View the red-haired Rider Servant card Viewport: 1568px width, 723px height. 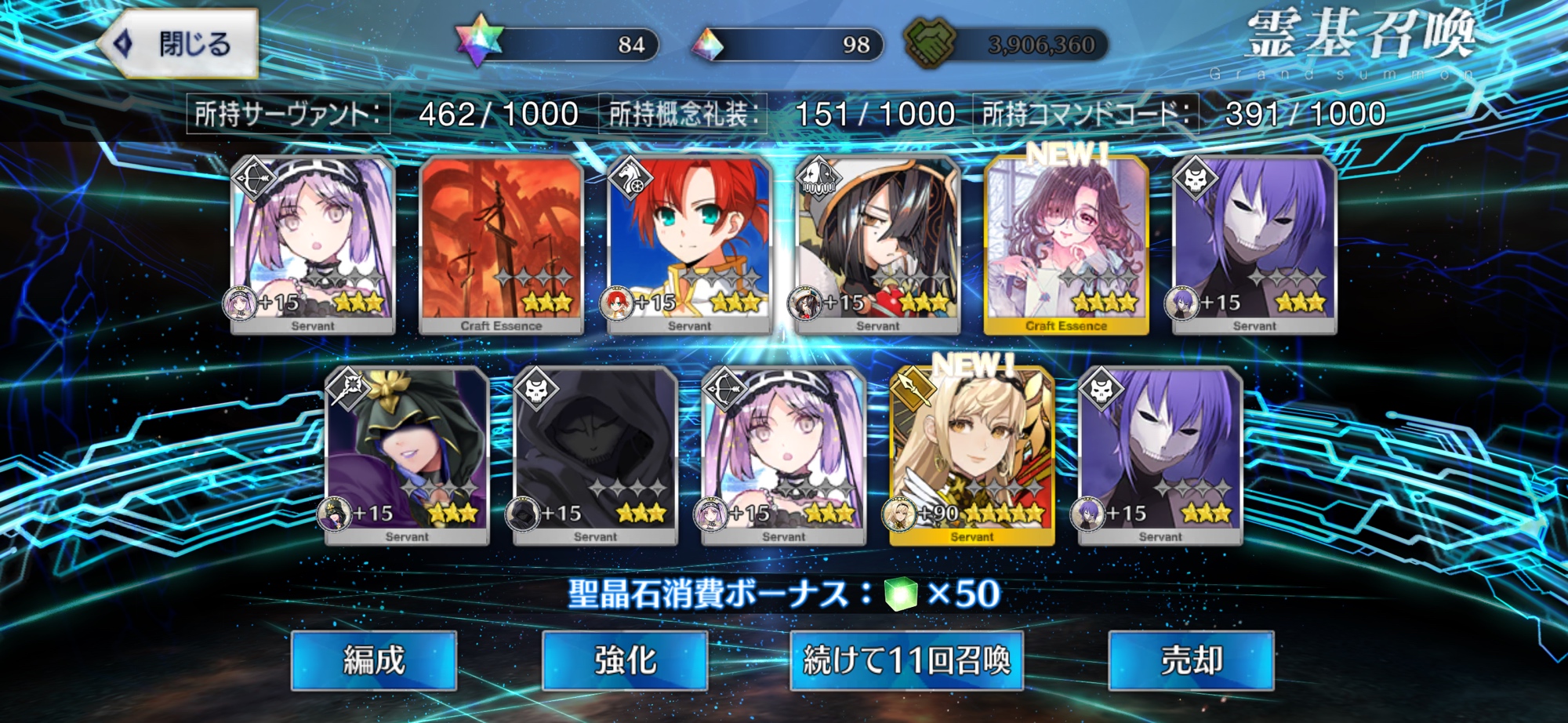tap(689, 245)
